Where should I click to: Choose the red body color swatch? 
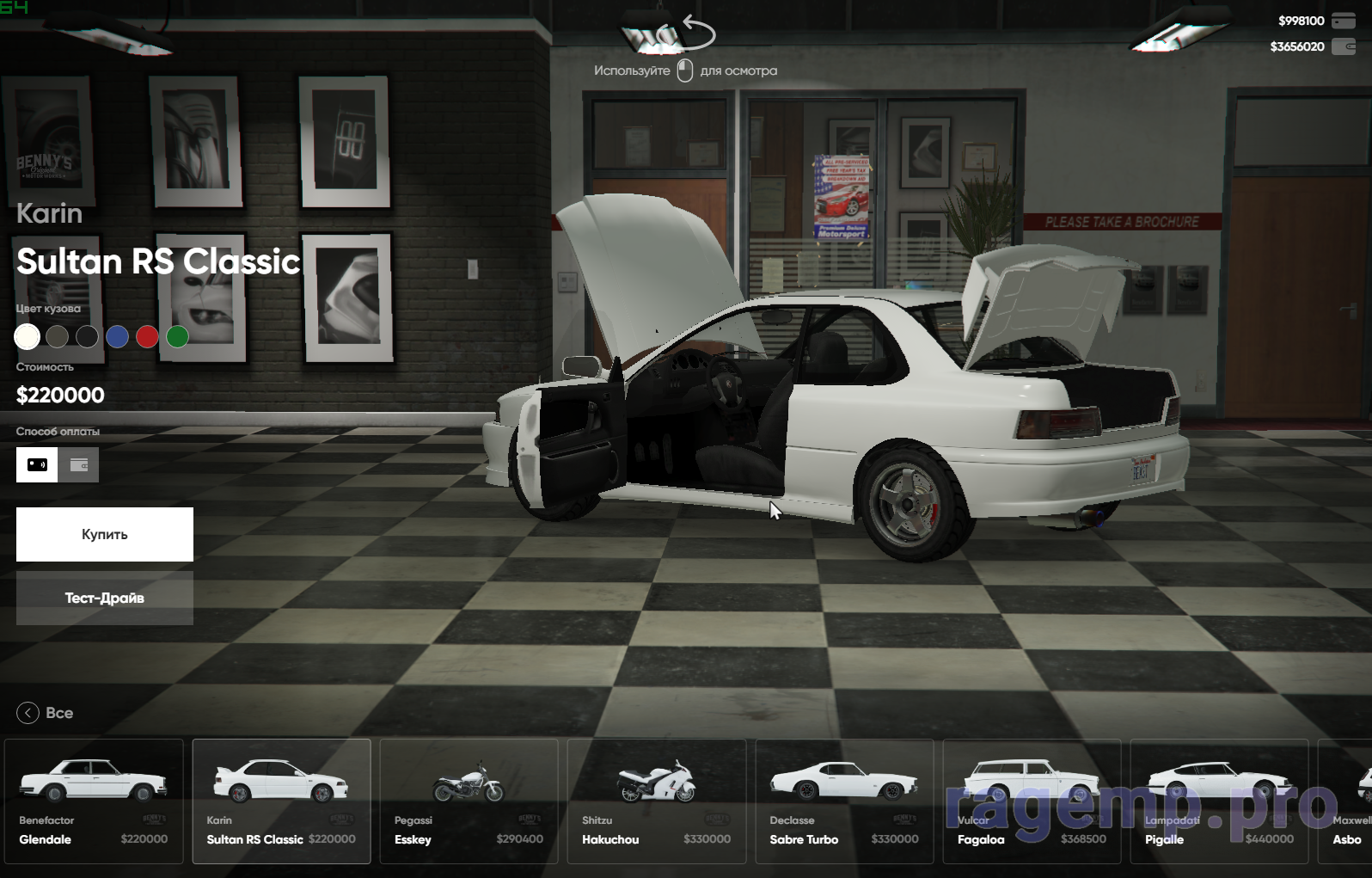click(148, 337)
